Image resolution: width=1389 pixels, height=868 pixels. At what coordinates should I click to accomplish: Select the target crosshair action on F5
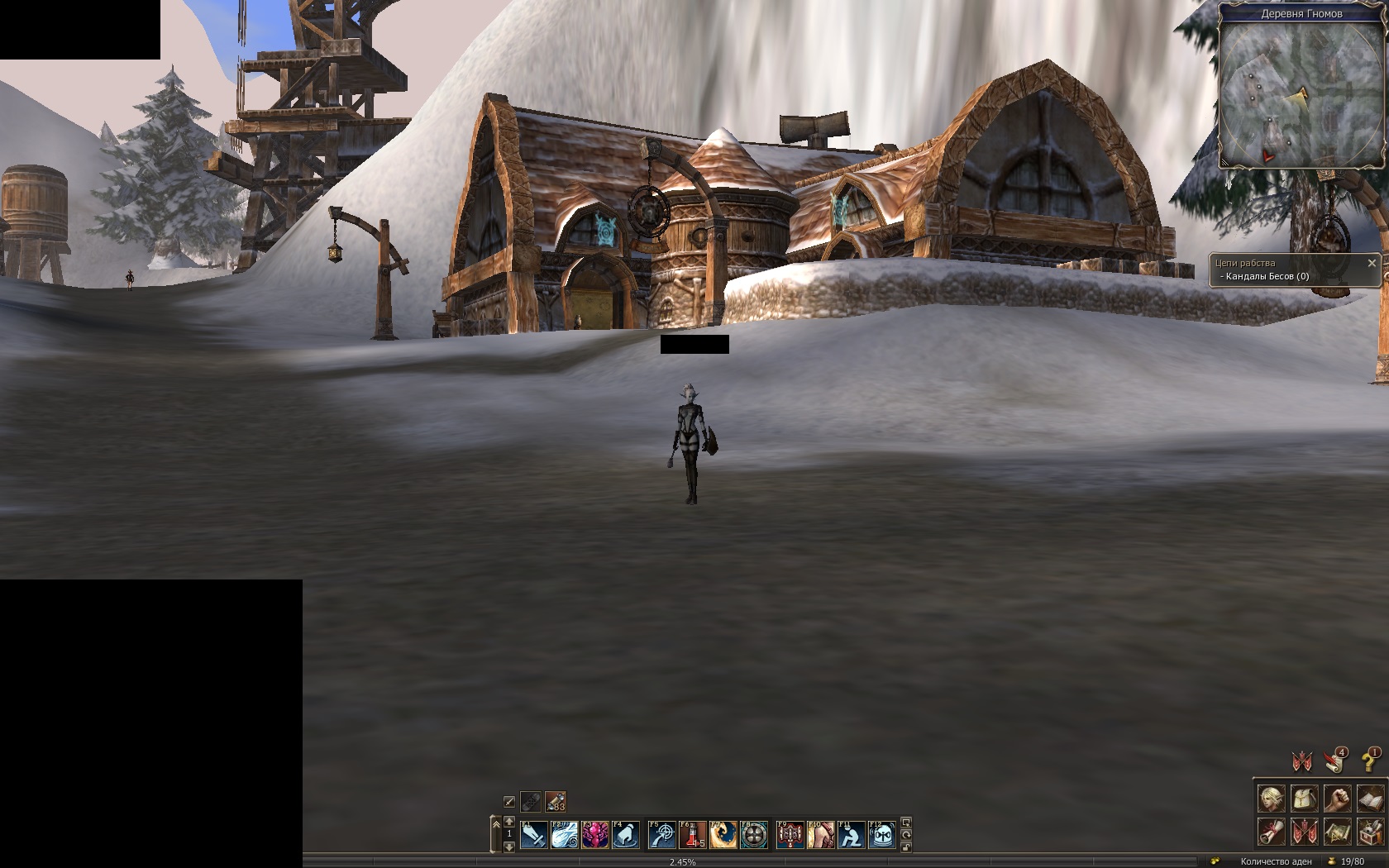click(661, 835)
